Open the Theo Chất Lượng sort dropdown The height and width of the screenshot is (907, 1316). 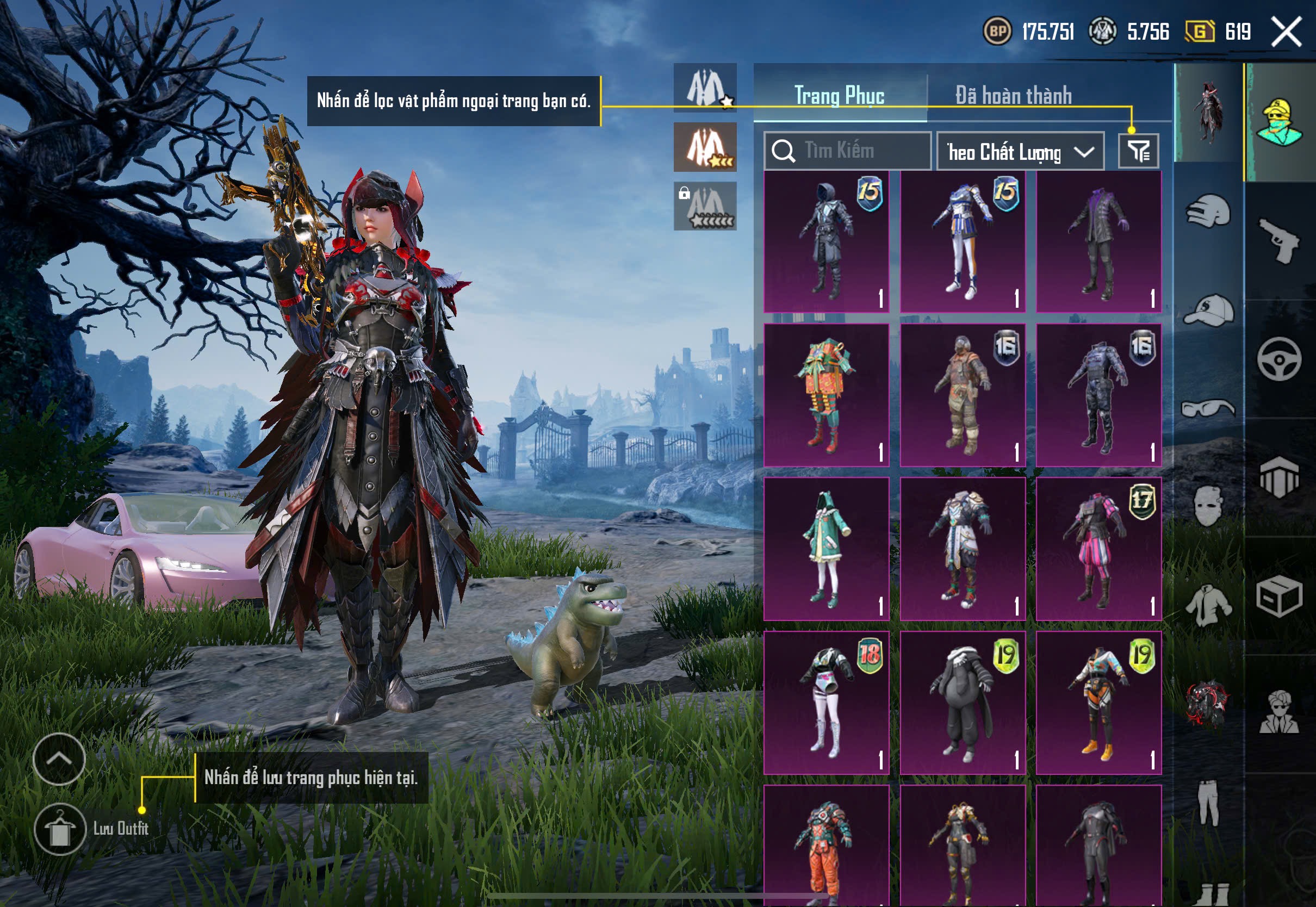1020,152
